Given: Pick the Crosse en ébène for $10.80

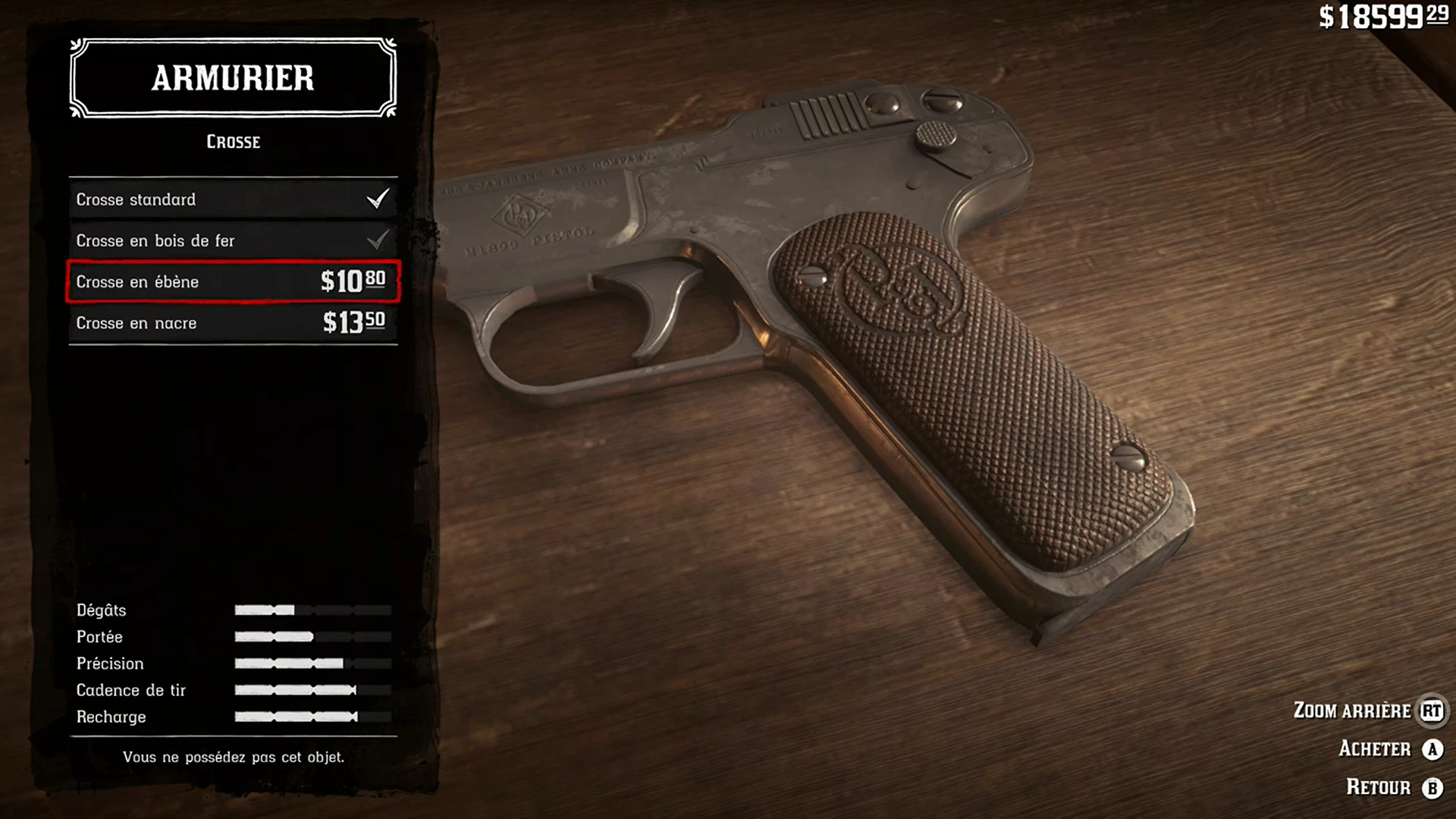Looking at the screenshot, I should (233, 281).
